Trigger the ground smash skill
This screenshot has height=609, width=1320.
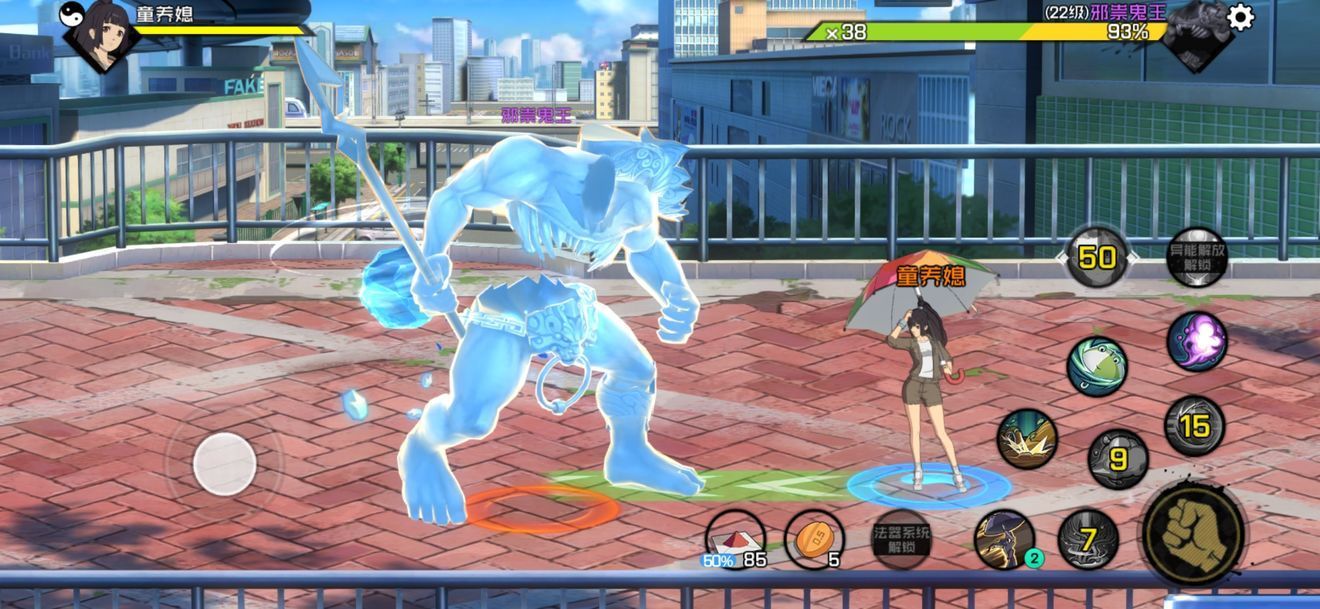pos(1027,439)
